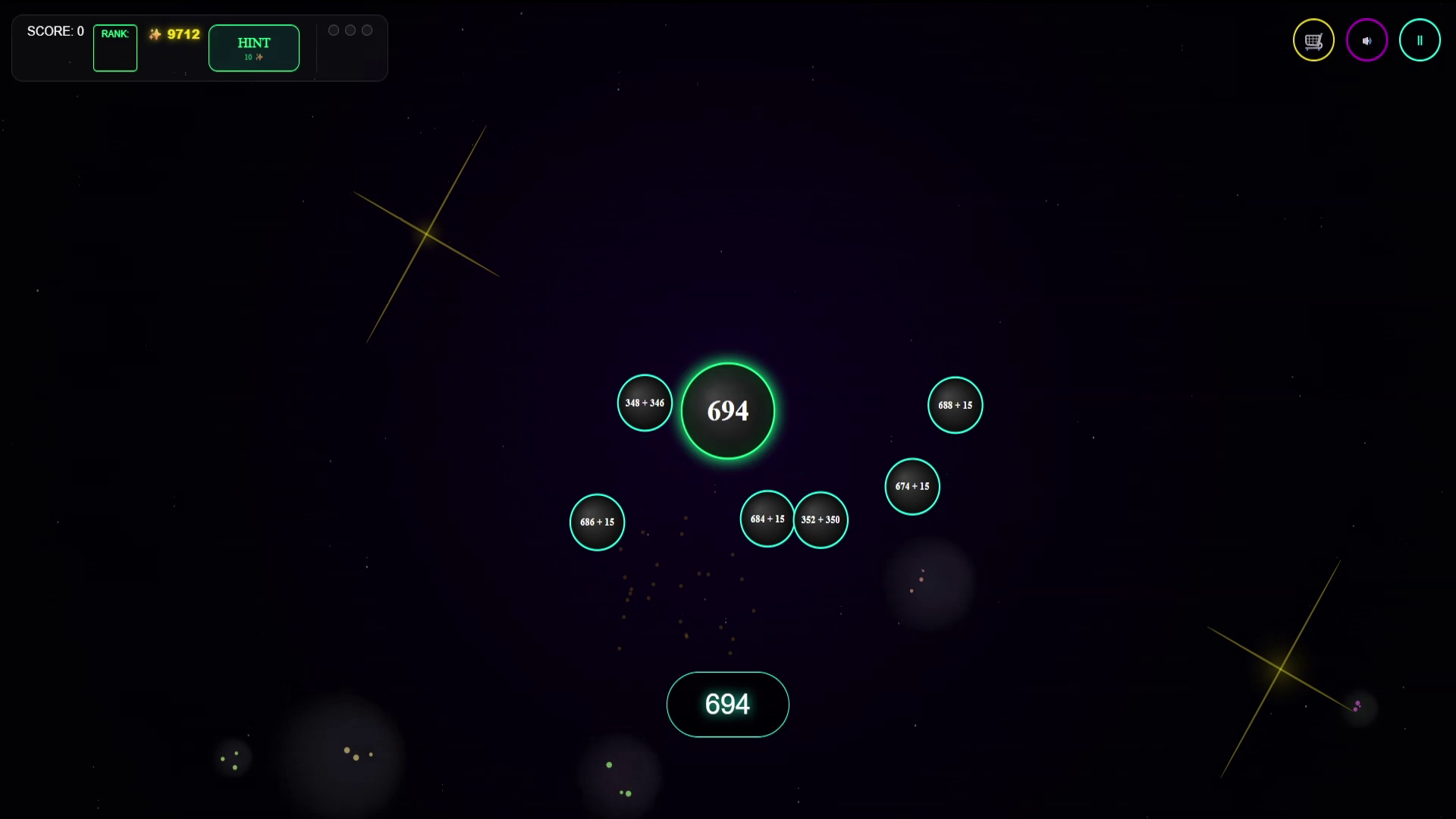Select the 352 + 350 equation bubble
The height and width of the screenshot is (819, 1456).
(x=821, y=519)
